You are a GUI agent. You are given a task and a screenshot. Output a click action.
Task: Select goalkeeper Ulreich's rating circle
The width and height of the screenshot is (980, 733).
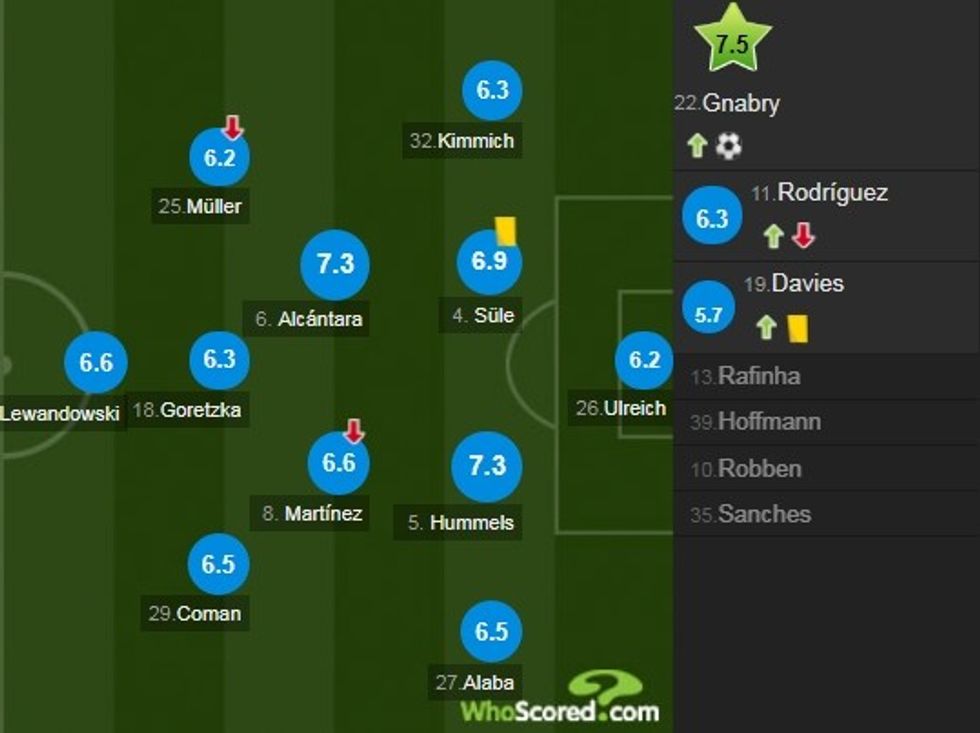click(x=644, y=360)
